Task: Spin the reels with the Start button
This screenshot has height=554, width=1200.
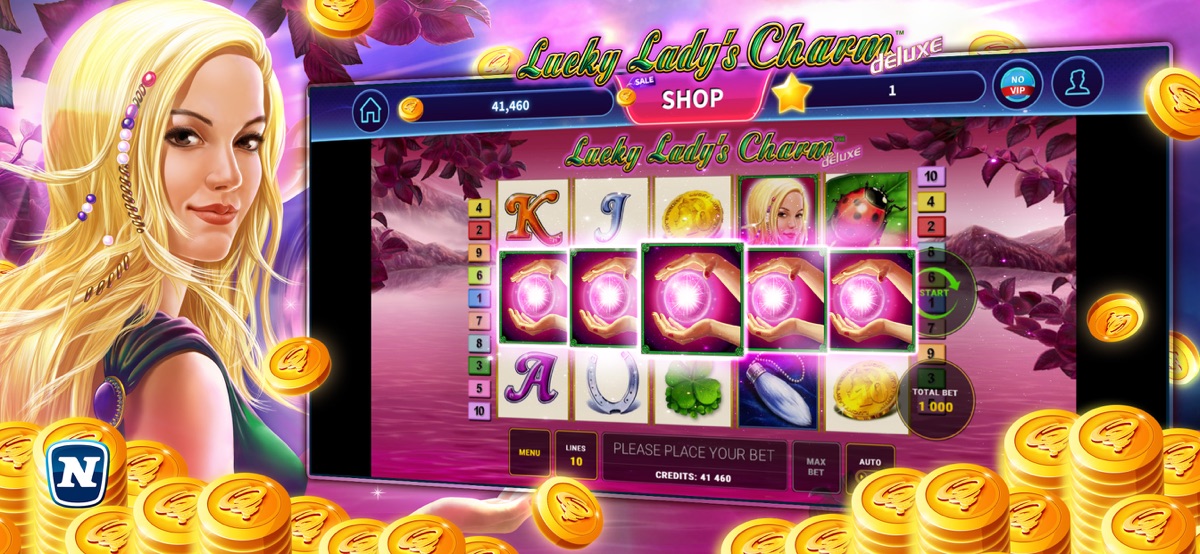Action: click(x=934, y=291)
